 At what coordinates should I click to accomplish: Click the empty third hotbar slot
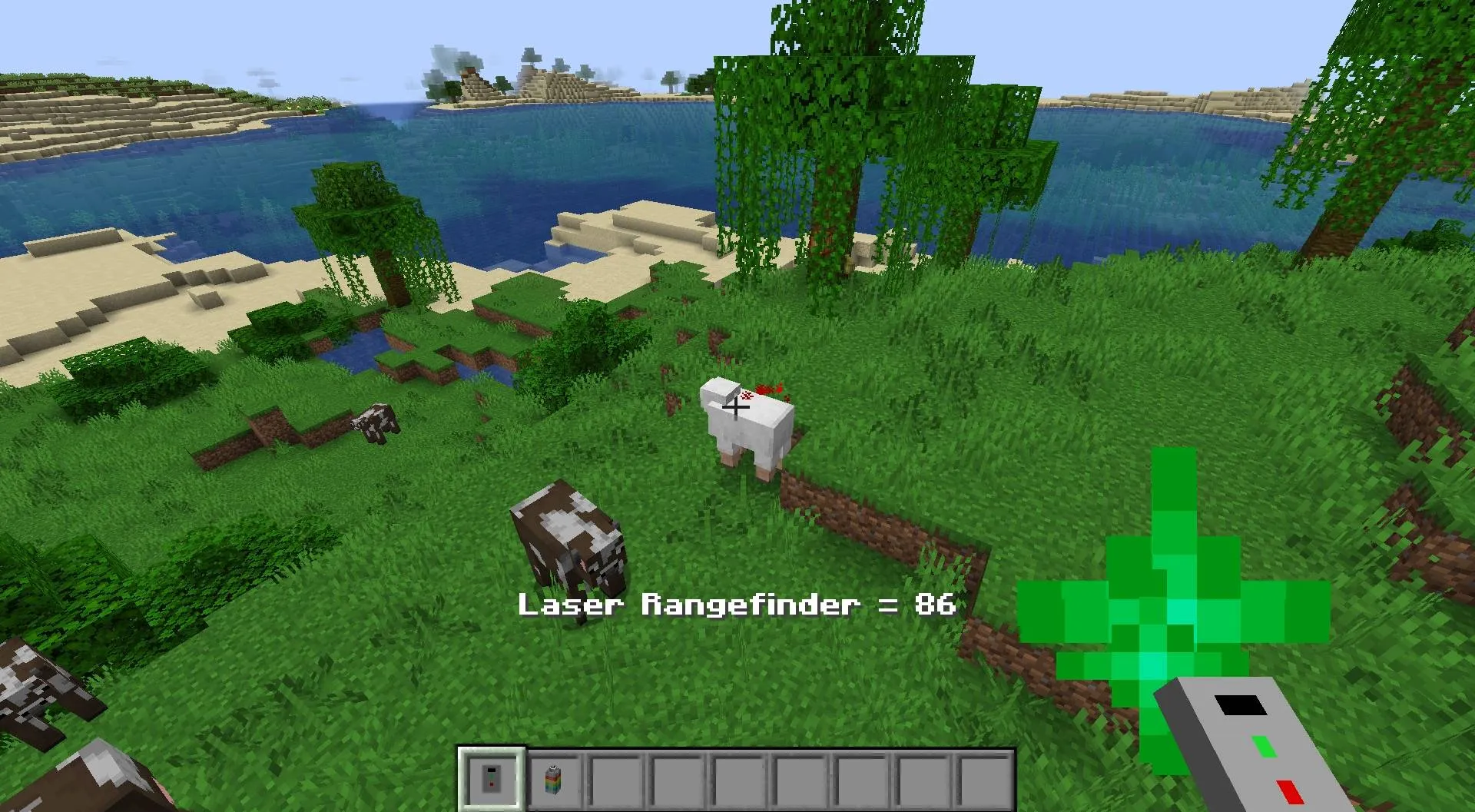point(615,777)
